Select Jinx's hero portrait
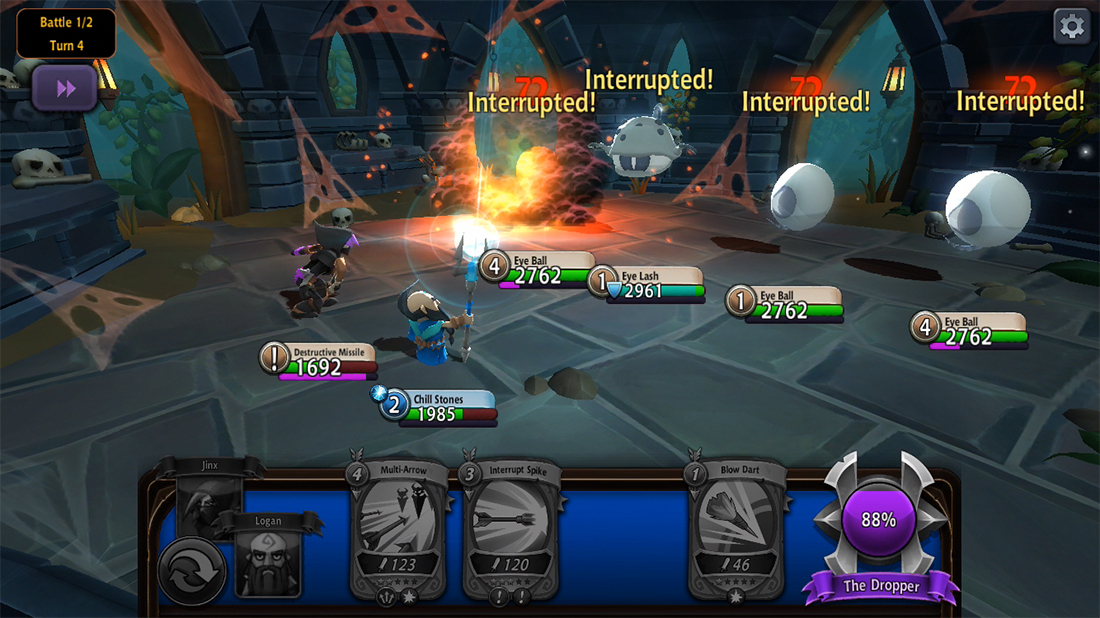1100x618 pixels. point(209,495)
